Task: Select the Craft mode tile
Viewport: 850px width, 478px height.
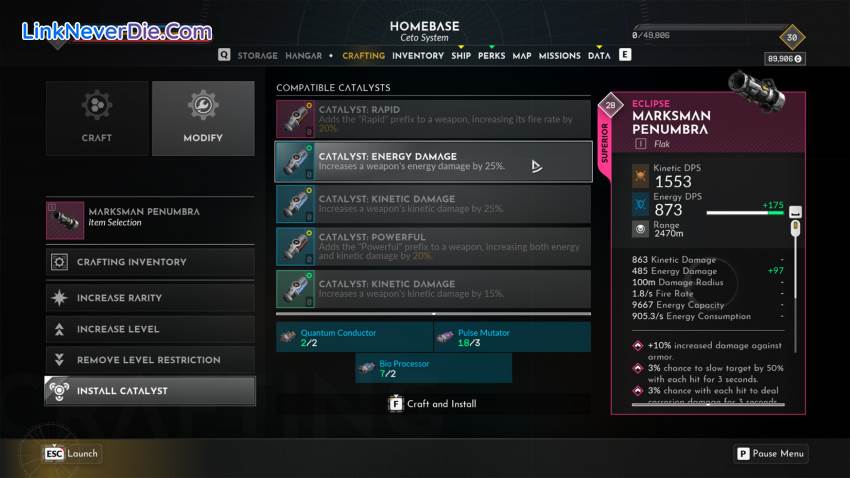Action: point(97,118)
